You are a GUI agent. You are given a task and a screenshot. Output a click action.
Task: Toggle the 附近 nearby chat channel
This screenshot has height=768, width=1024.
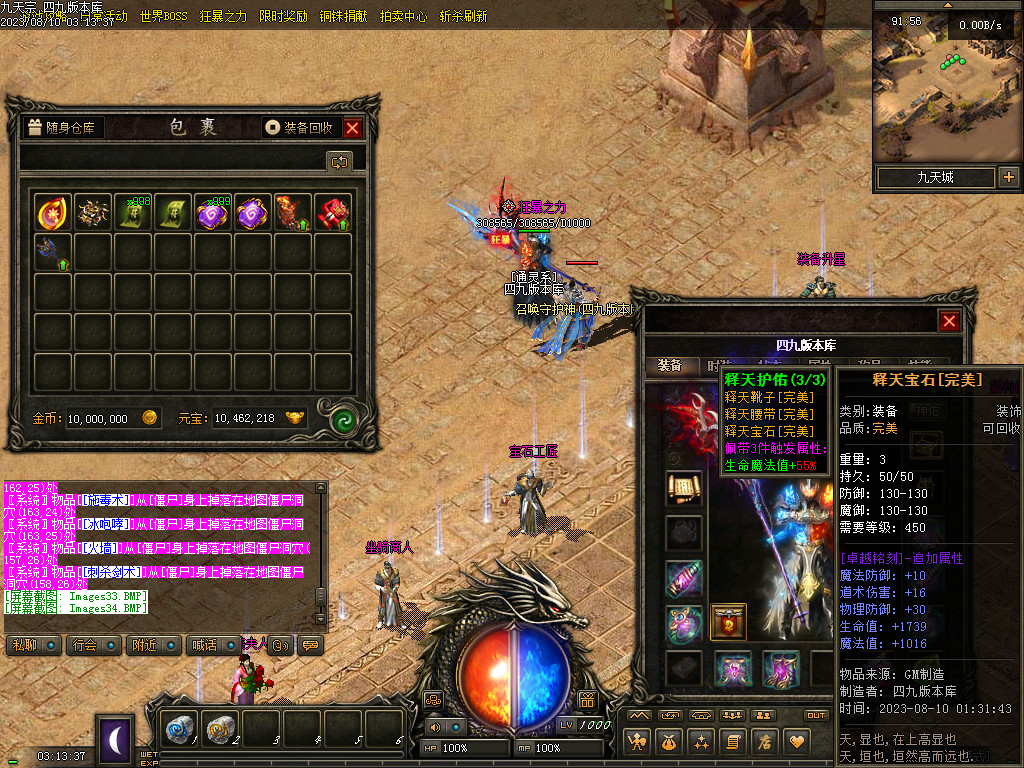tap(154, 645)
